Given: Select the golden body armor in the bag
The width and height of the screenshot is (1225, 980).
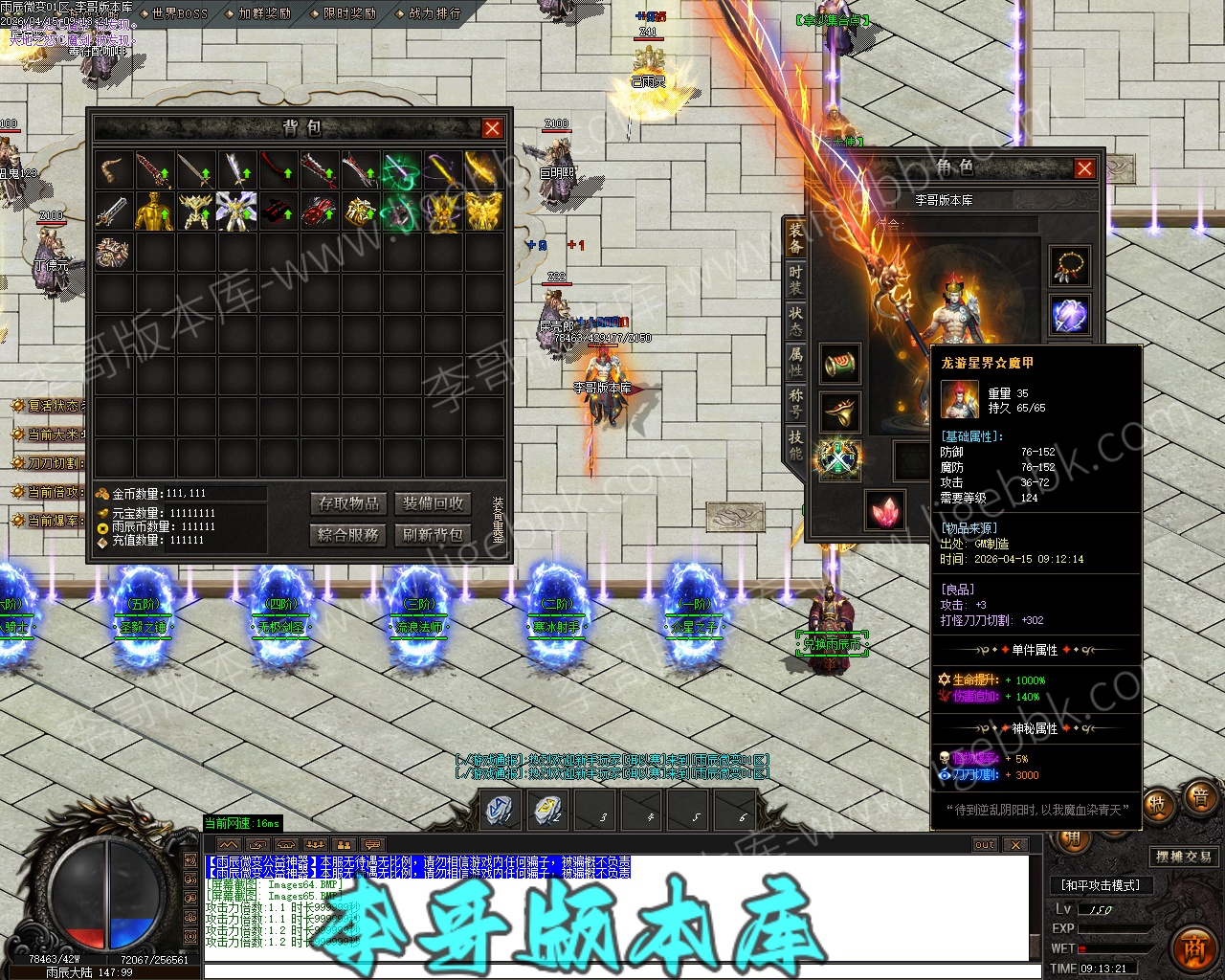Looking at the screenshot, I should (x=153, y=212).
